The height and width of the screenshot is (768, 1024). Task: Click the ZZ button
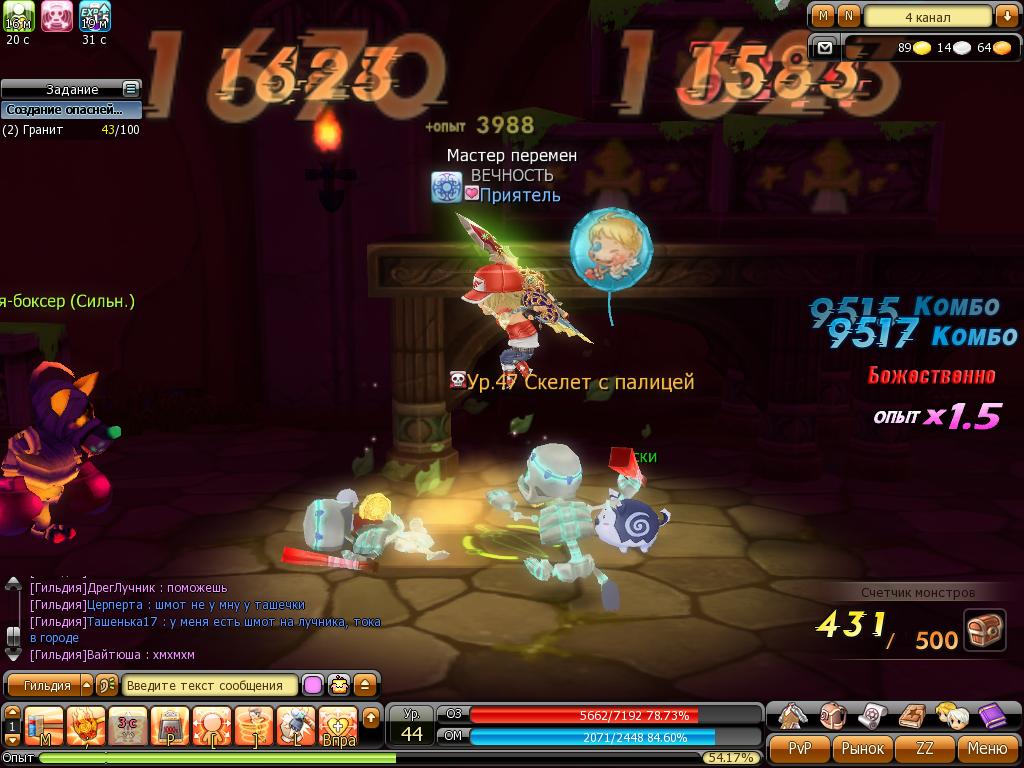925,748
